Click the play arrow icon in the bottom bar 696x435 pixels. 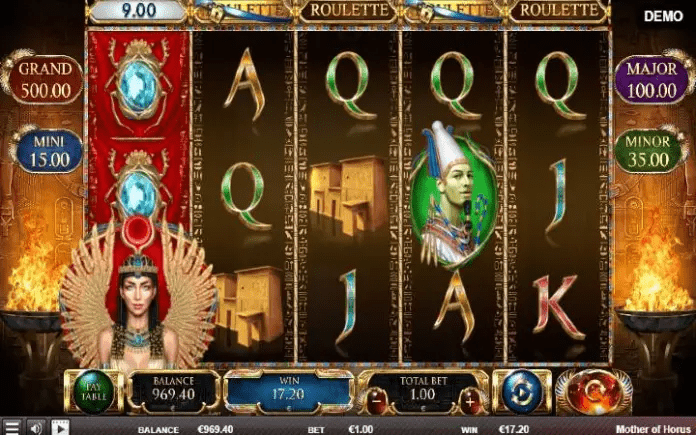(60, 428)
